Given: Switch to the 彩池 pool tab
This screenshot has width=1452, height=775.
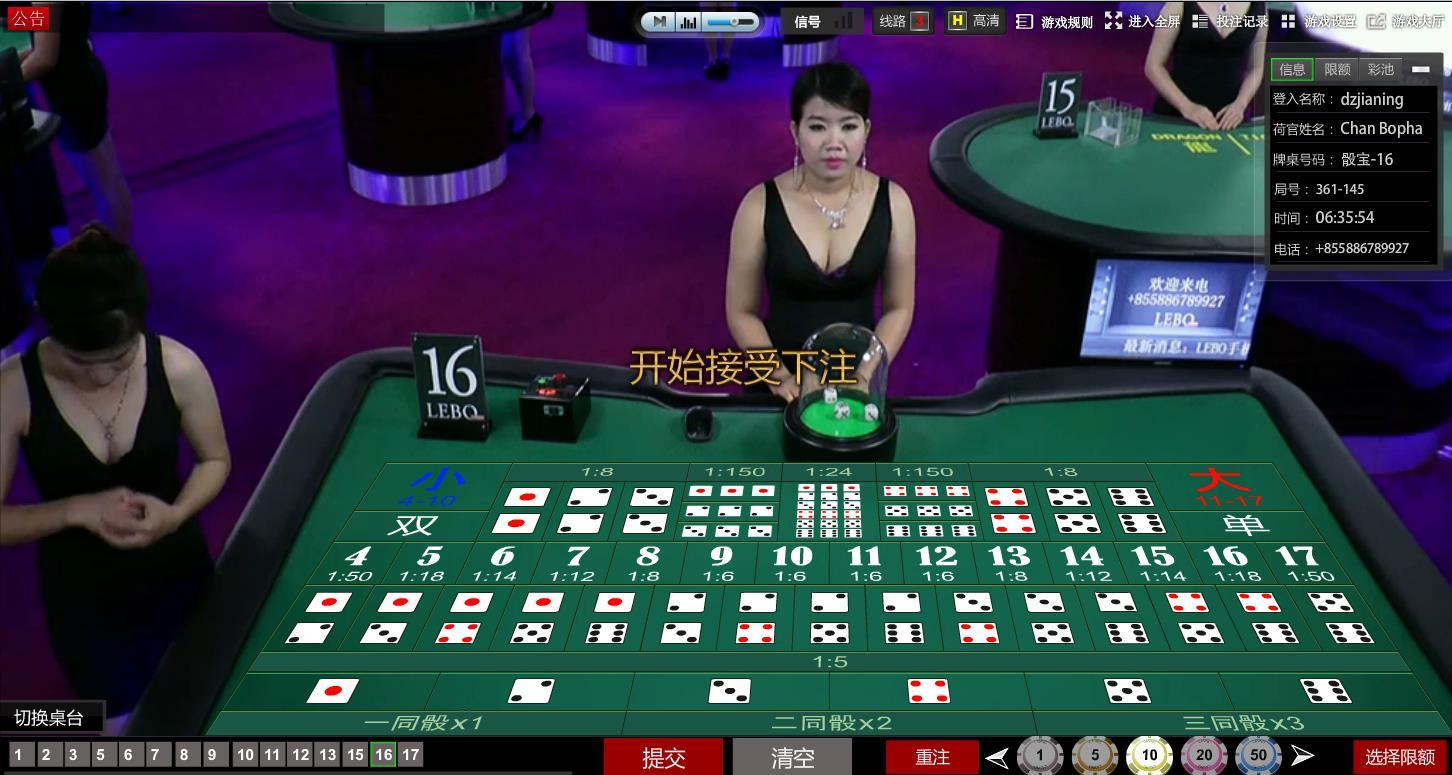Looking at the screenshot, I should pyautogui.click(x=1380, y=69).
